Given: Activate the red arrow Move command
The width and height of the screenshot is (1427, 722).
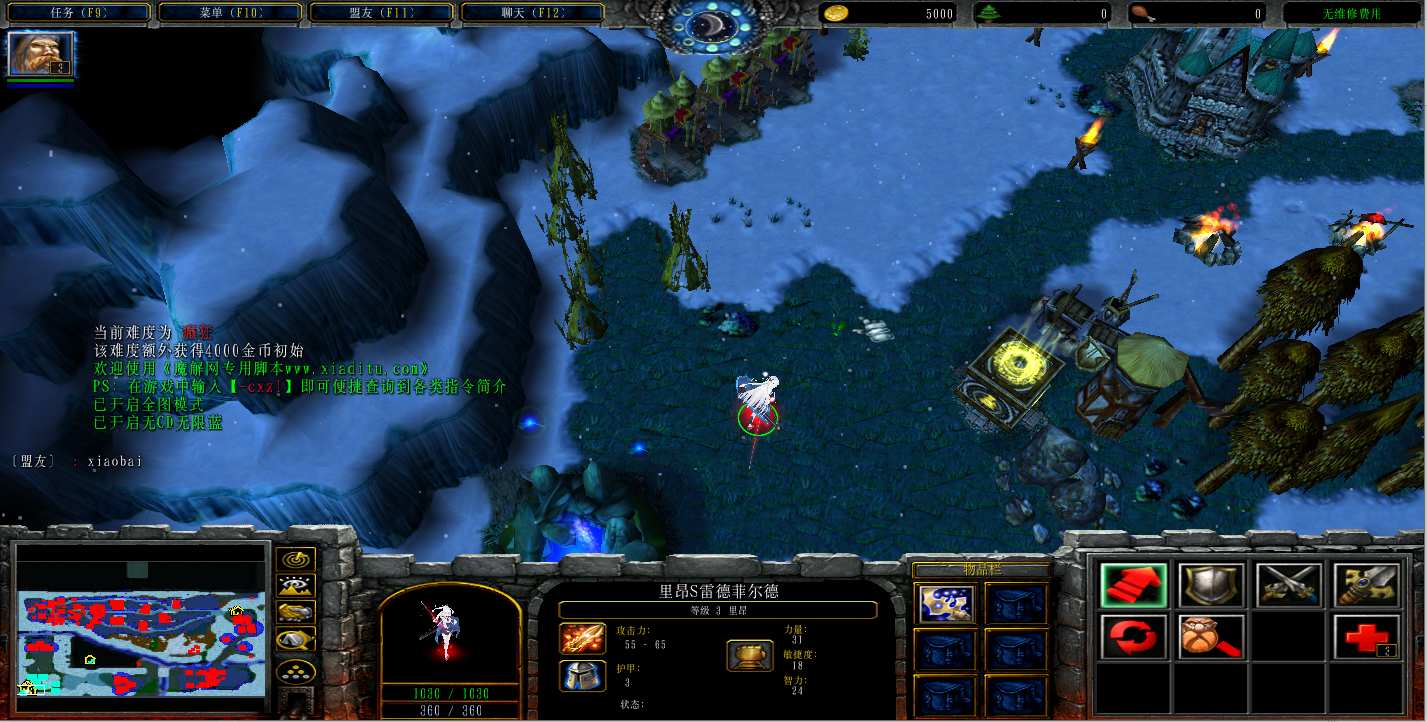Looking at the screenshot, I should (1133, 585).
